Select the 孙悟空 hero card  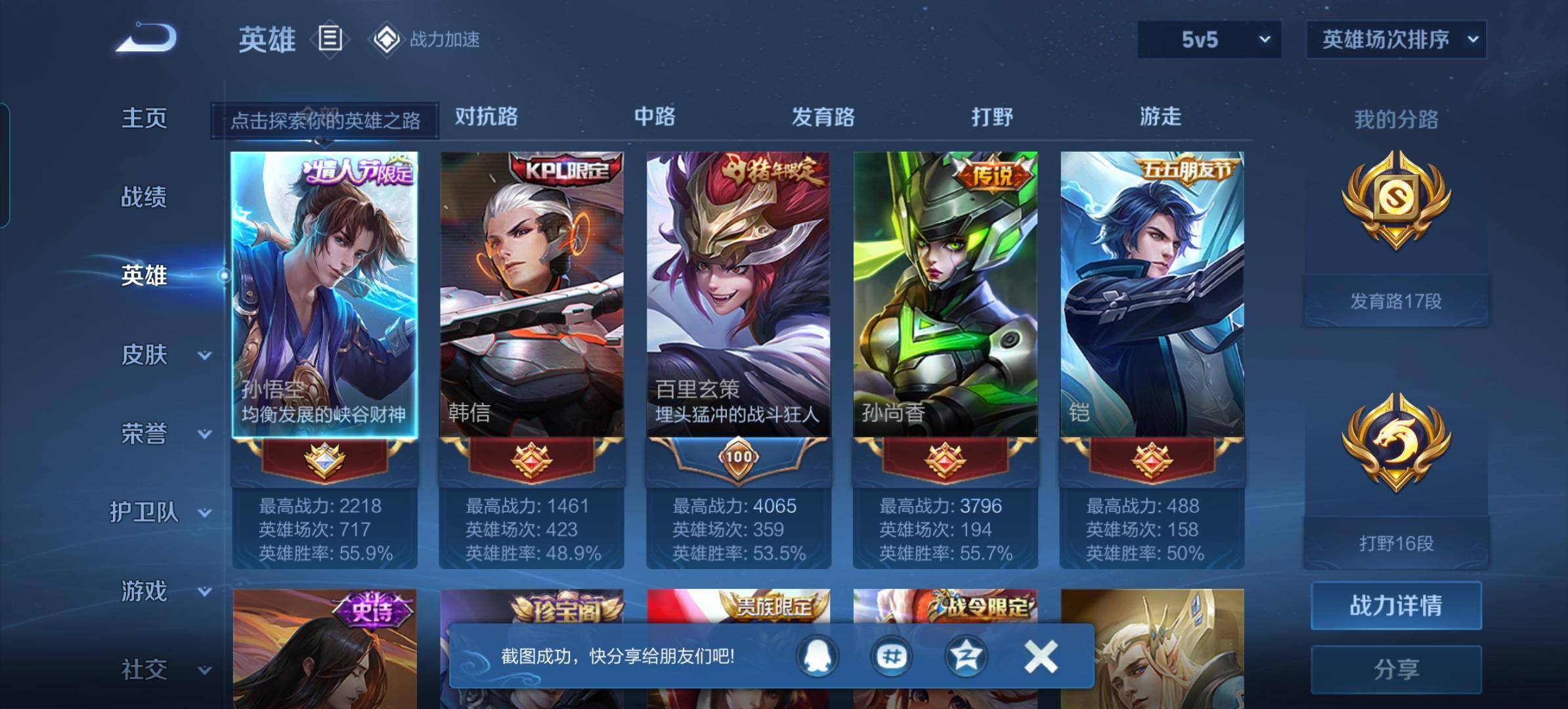coord(324,295)
